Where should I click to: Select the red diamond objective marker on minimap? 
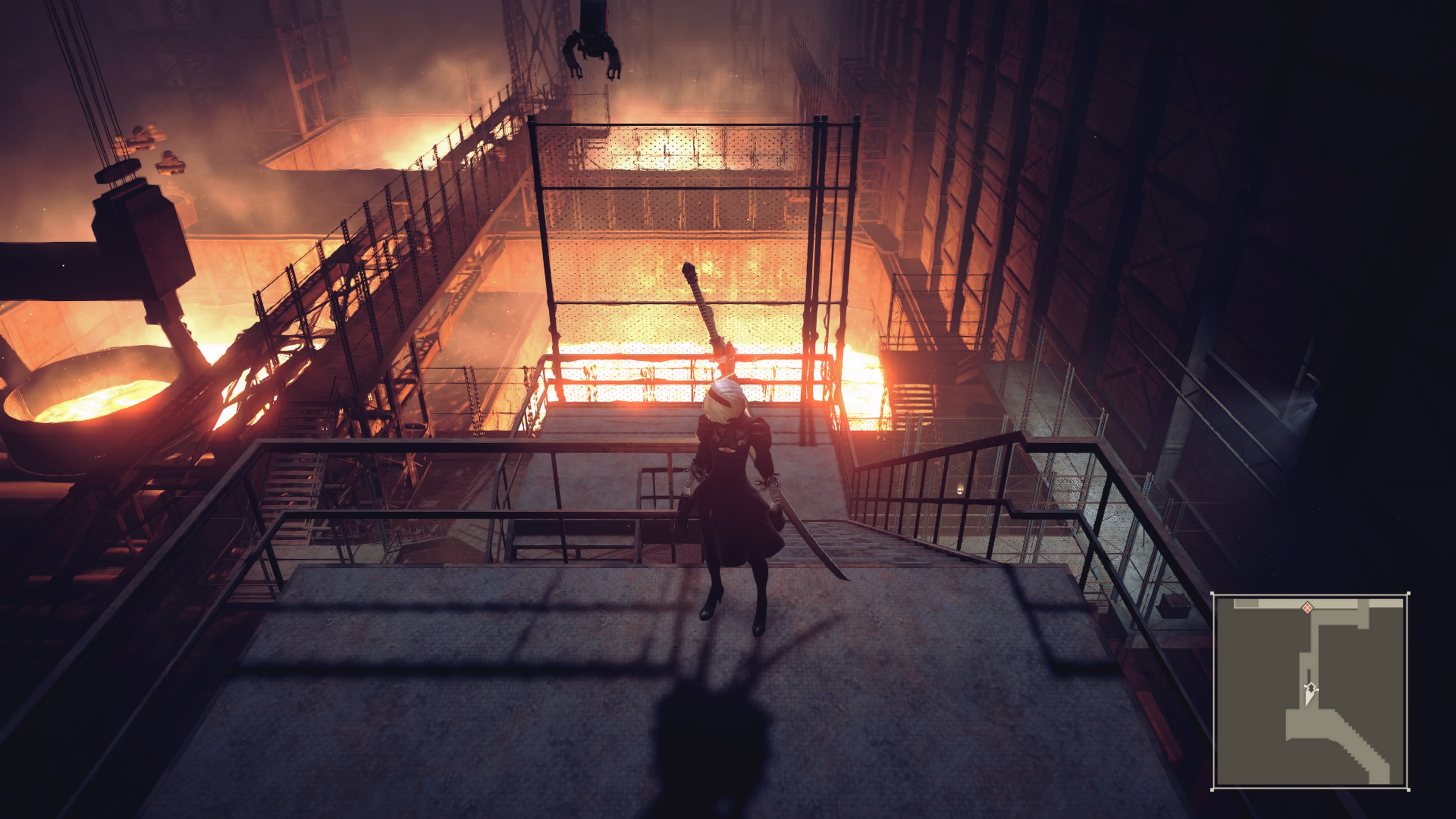(x=1307, y=607)
